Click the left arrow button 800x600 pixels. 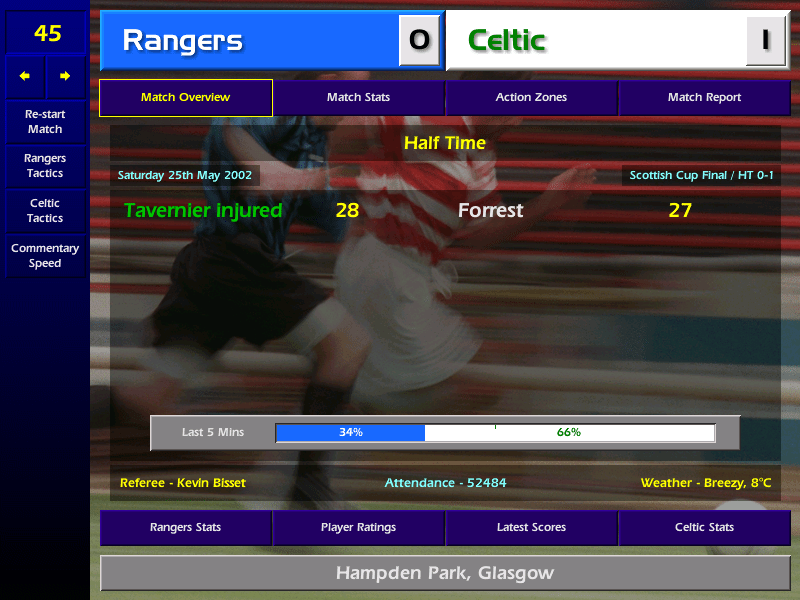click(x=26, y=76)
